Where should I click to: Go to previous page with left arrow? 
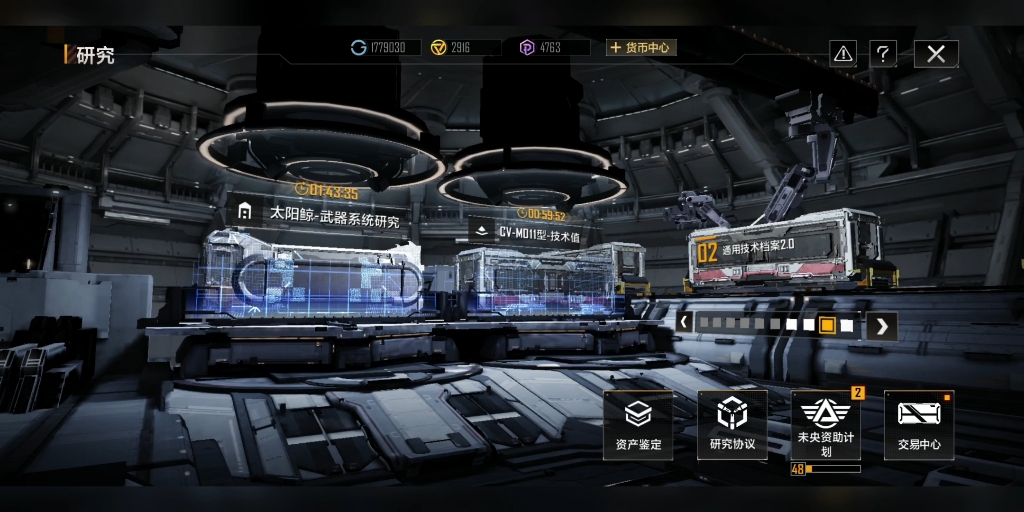point(685,324)
